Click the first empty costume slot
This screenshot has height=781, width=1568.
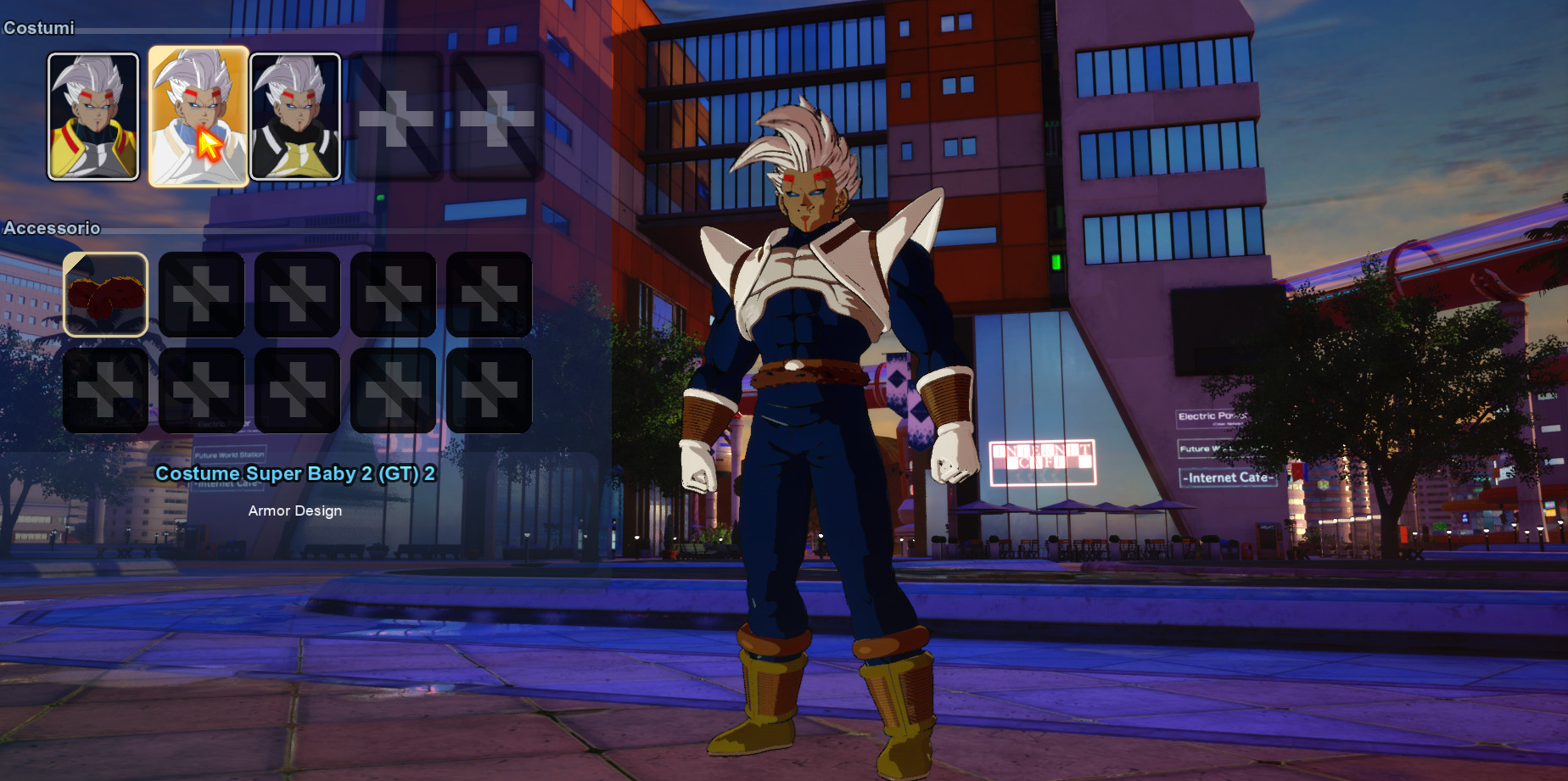point(395,115)
